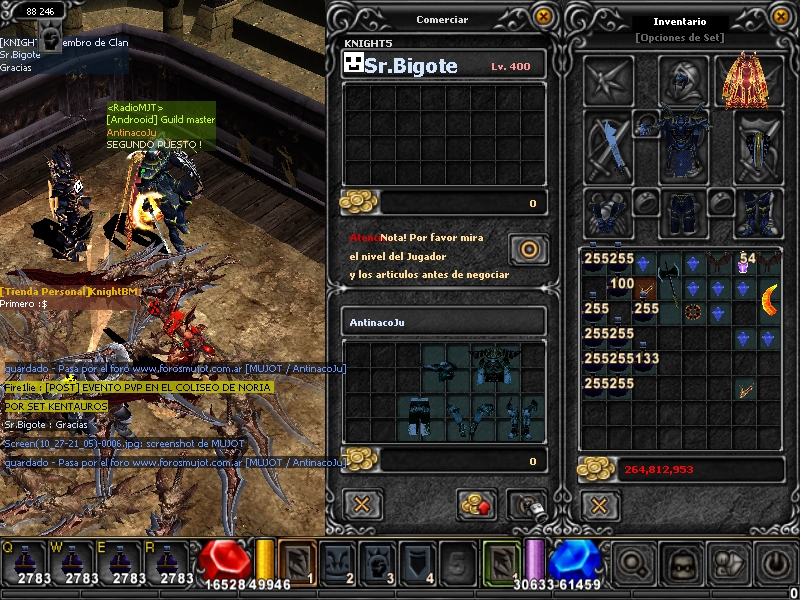Pick the orange crescent item in inventory
This screenshot has height=600, width=800.
click(x=768, y=297)
